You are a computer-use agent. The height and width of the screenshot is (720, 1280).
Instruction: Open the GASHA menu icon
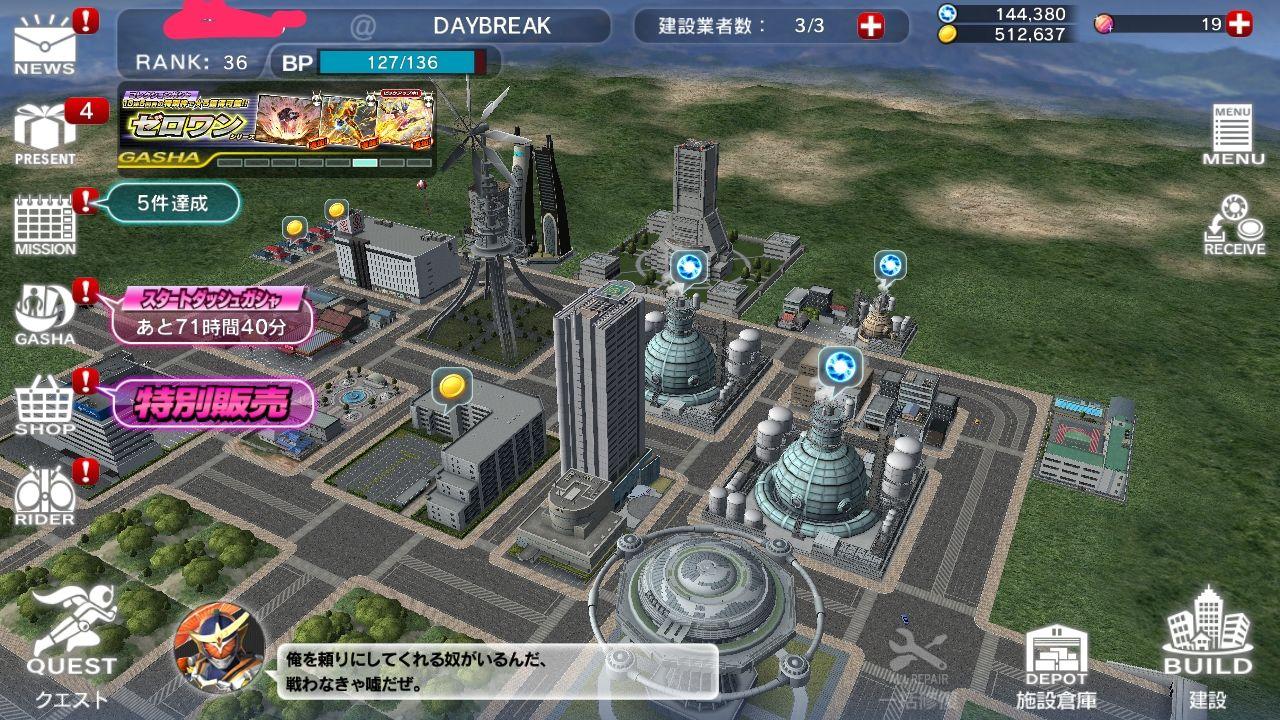[x=45, y=314]
